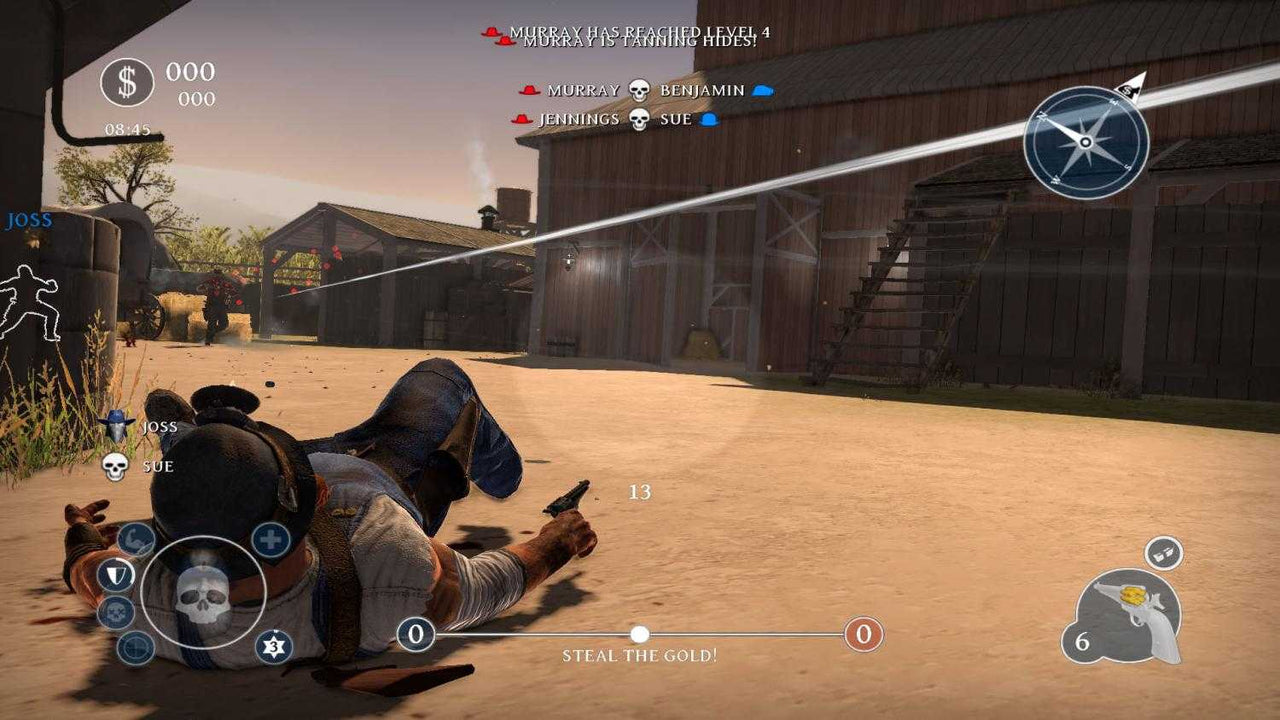Click the white character silhouette on the left edge

click(30, 300)
